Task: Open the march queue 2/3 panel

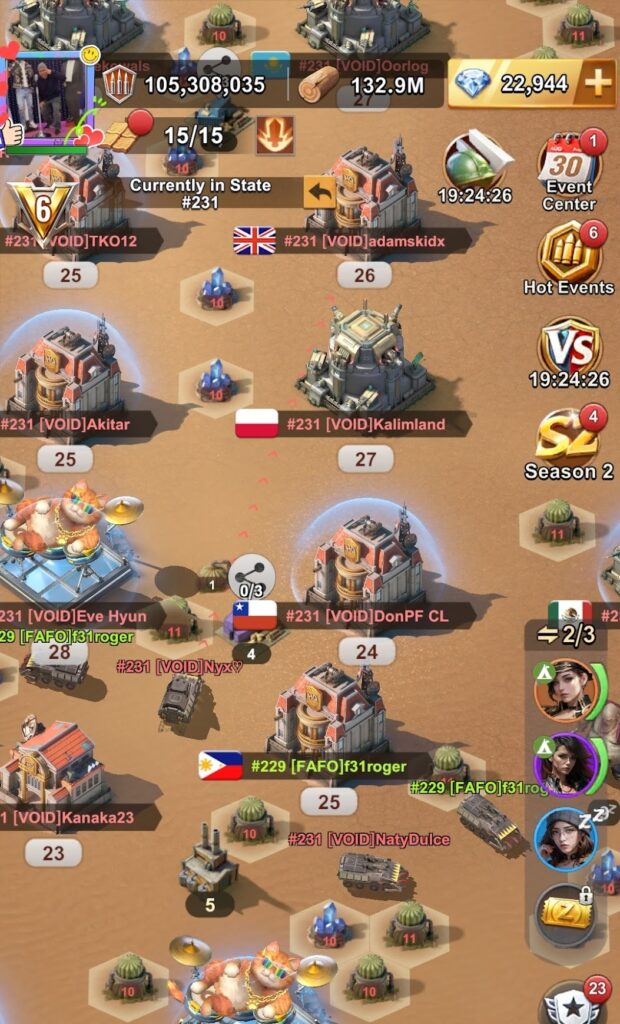Action: click(568, 635)
